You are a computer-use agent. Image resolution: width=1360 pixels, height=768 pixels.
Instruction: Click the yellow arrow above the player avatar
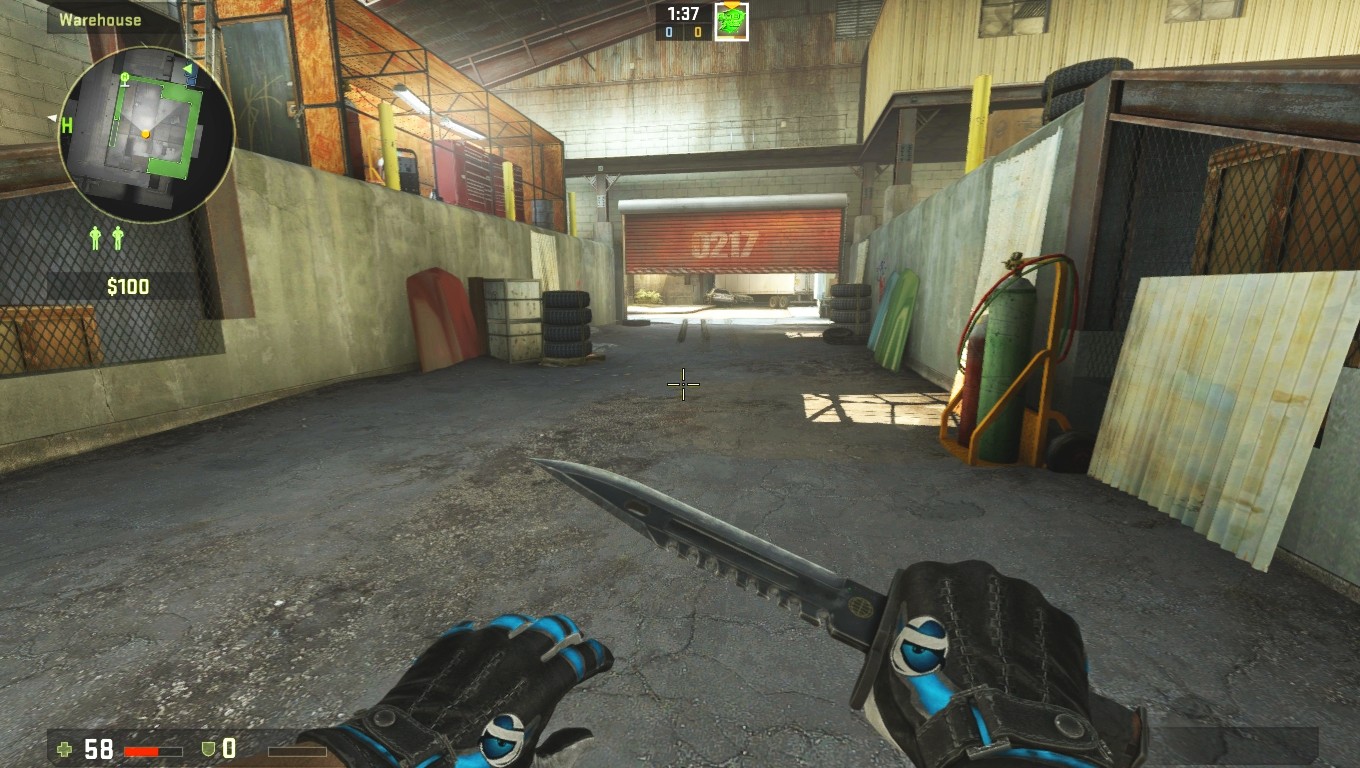pyautogui.click(x=731, y=4)
